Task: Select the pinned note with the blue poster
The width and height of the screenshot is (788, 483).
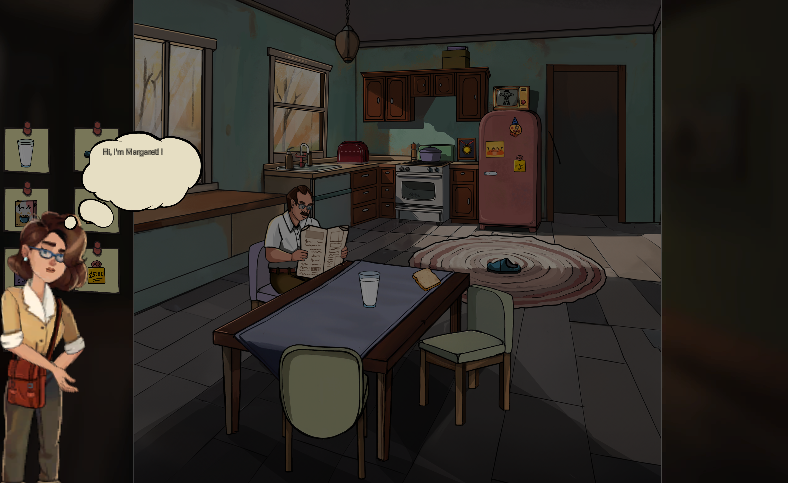Action: [25, 210]
